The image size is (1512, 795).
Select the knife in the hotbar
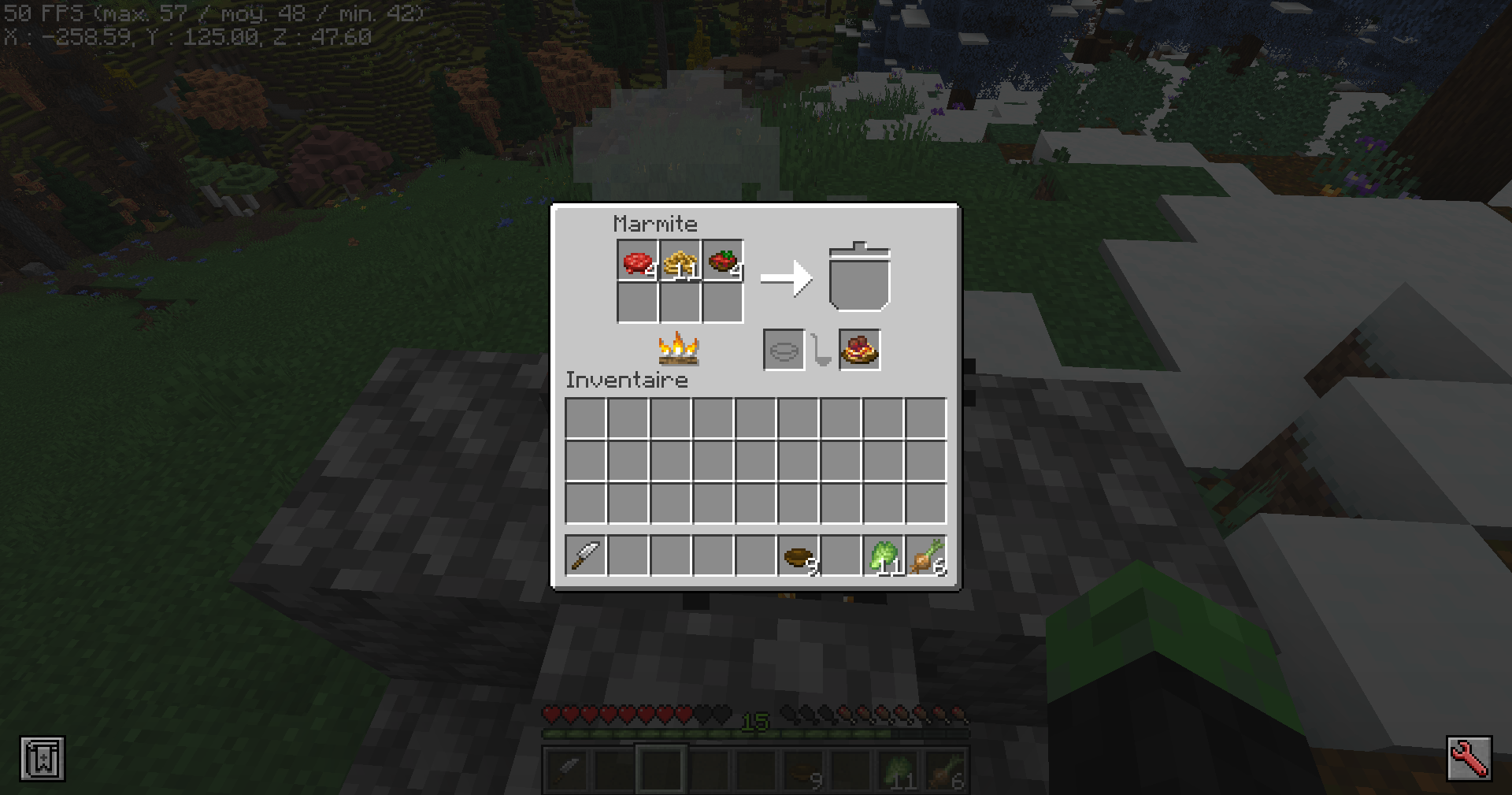[x=584, y=556]
